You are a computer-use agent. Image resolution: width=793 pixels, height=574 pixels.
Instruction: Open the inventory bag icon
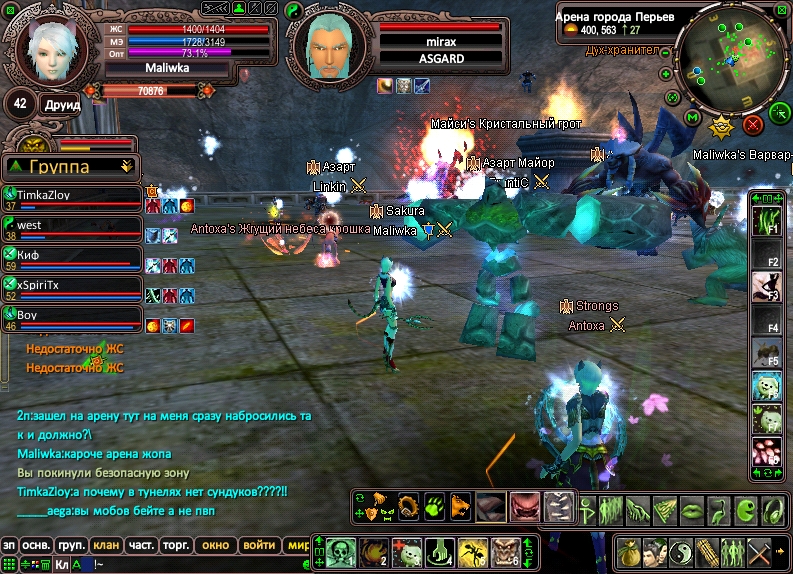(x=628, y=551)
